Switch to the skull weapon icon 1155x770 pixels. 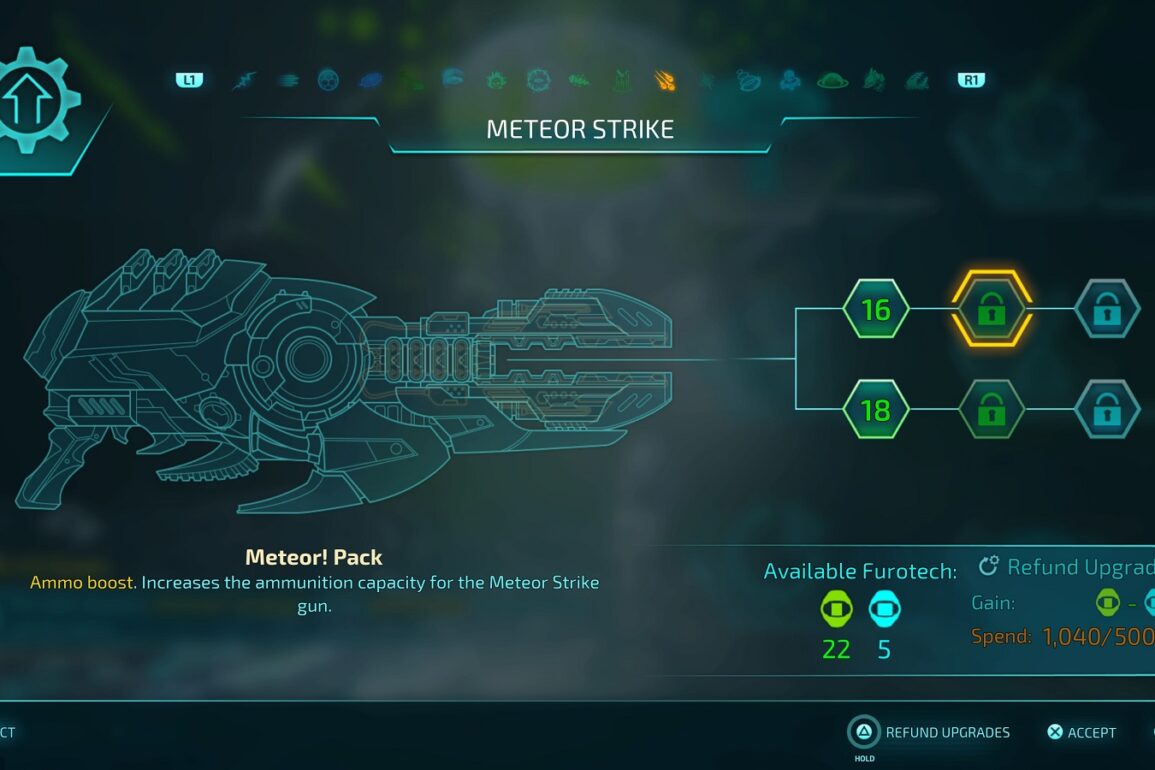tap(328, 80)
